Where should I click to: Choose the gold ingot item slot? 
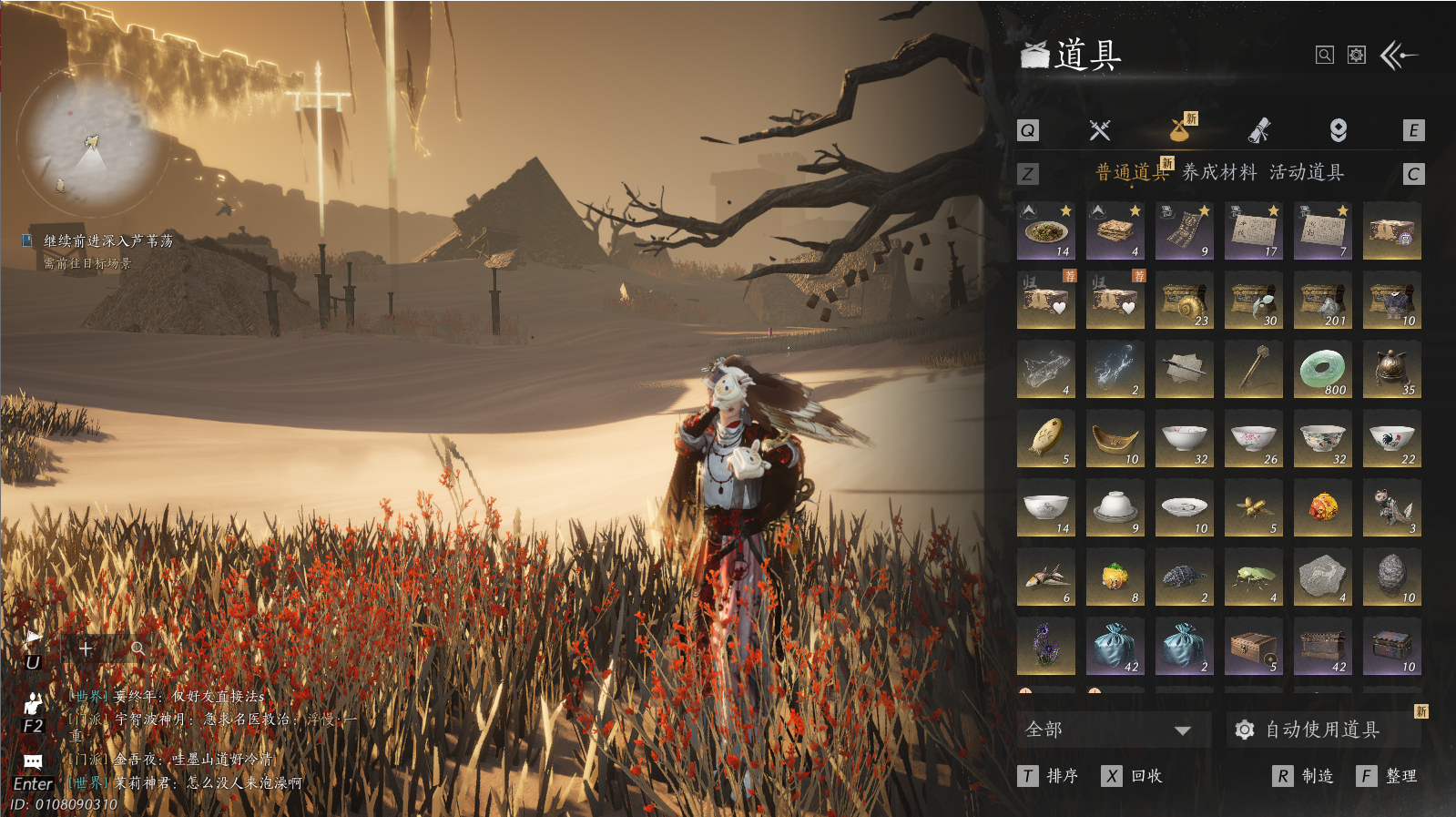tap(1115, 439)
